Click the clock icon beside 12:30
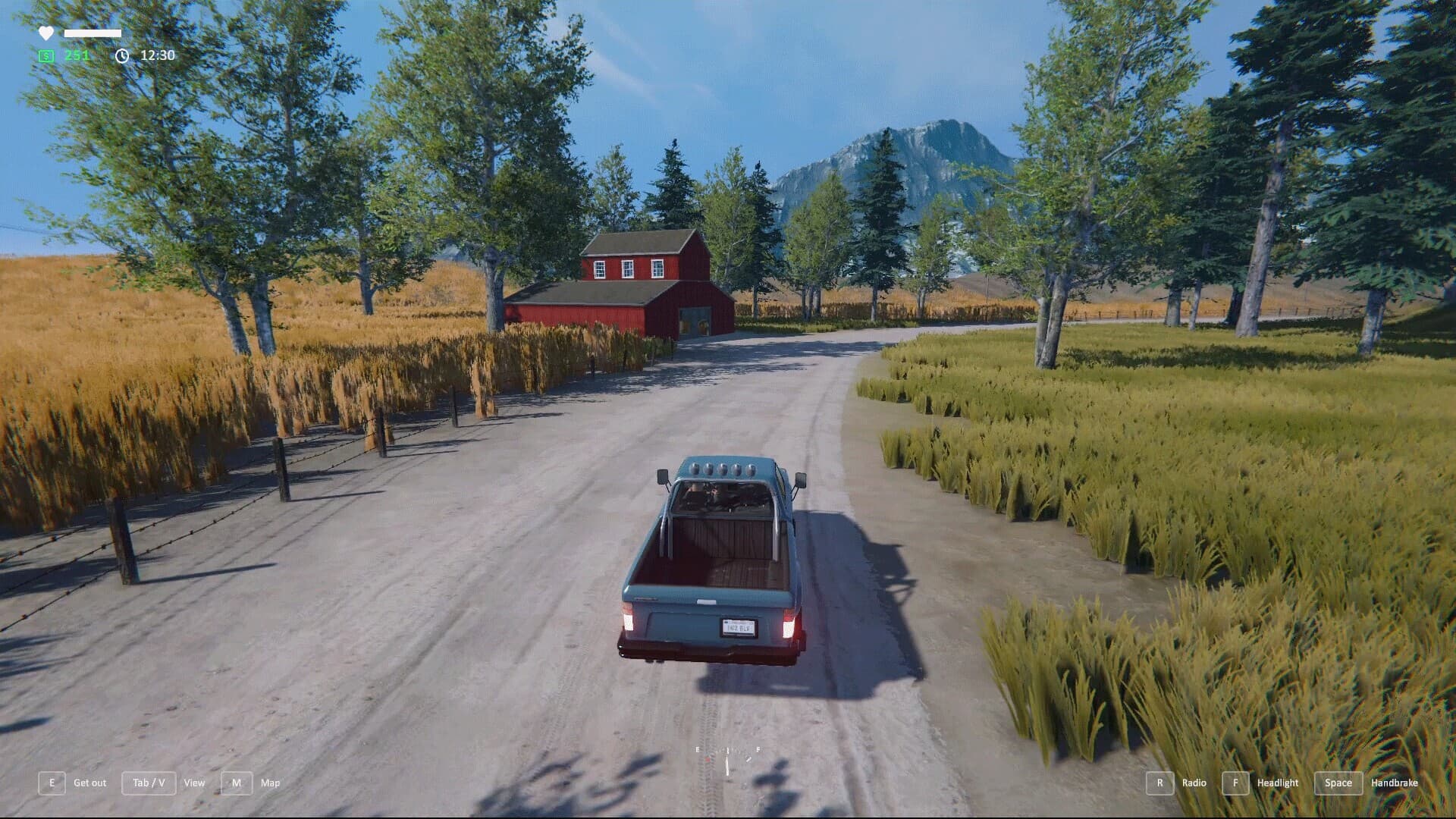This screenshot has width=1456, height=819. (121, 55)
